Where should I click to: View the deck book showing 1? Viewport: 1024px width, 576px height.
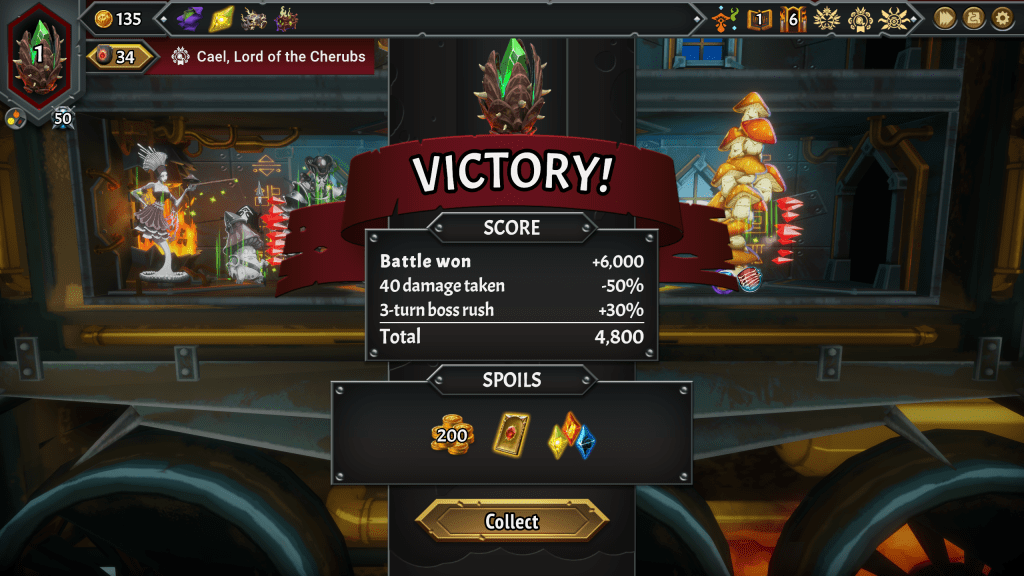[x=760, y=18]
